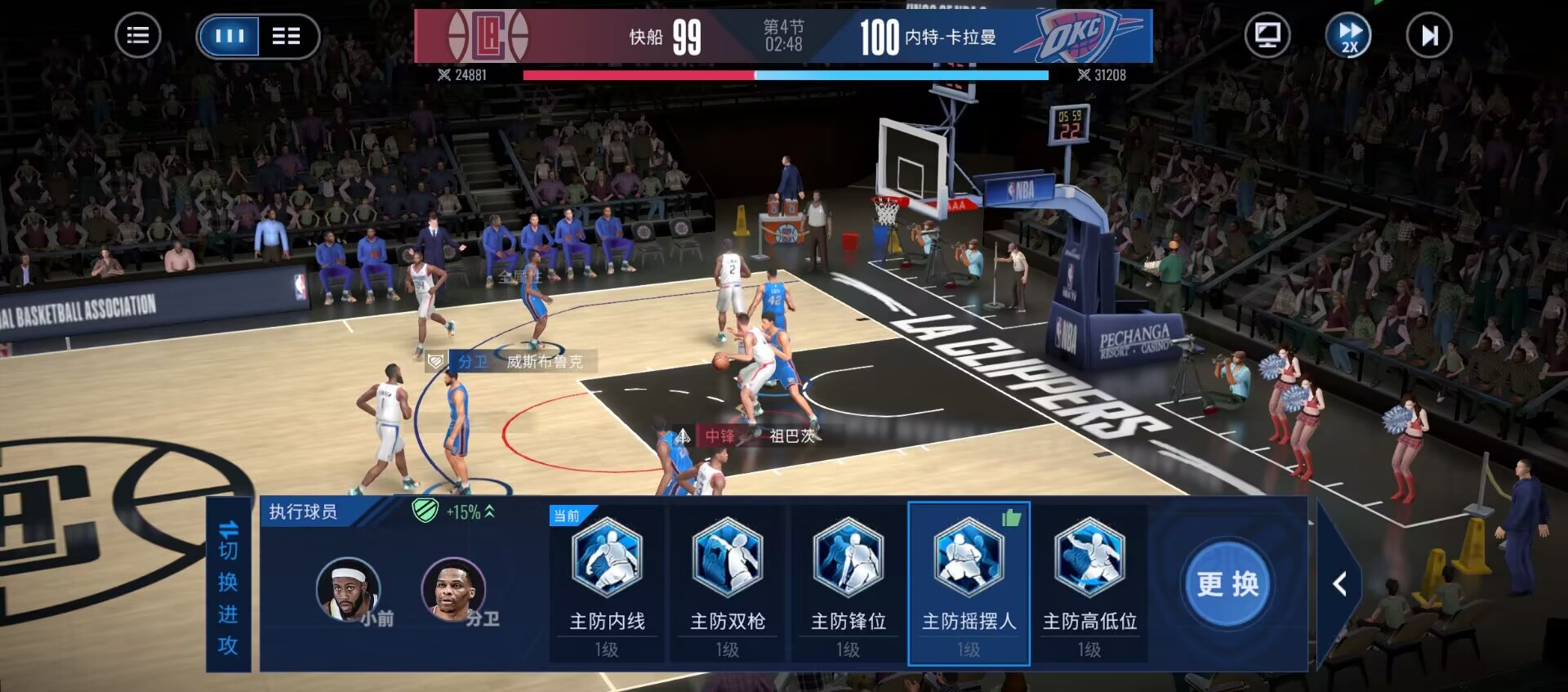Click the skip forward icon
The width and height of the screenshot is (1568, 692).
click(1428, 35)
